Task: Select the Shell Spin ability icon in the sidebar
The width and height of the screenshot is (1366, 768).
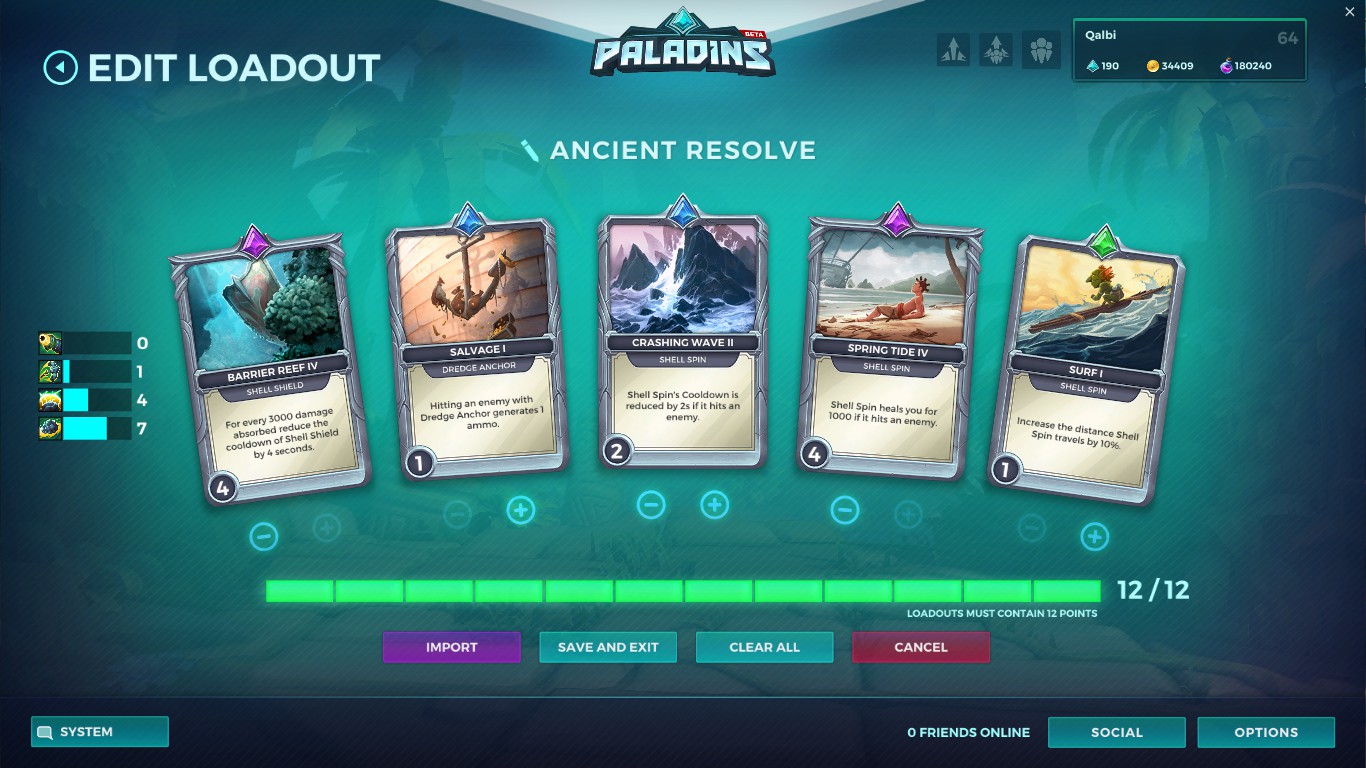Action: click(50, 427)
